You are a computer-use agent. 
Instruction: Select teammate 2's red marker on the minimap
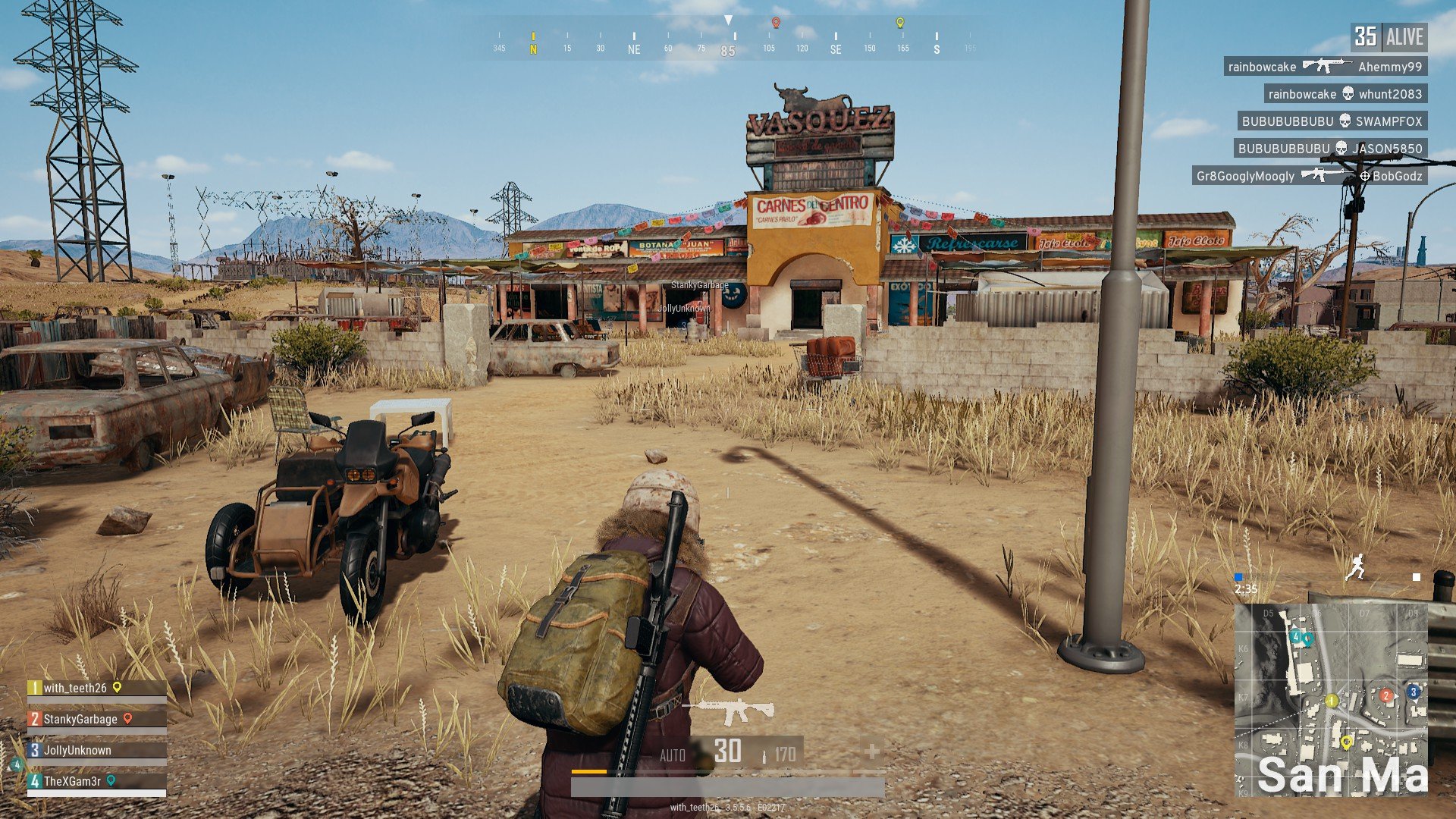coord(1385,696)
